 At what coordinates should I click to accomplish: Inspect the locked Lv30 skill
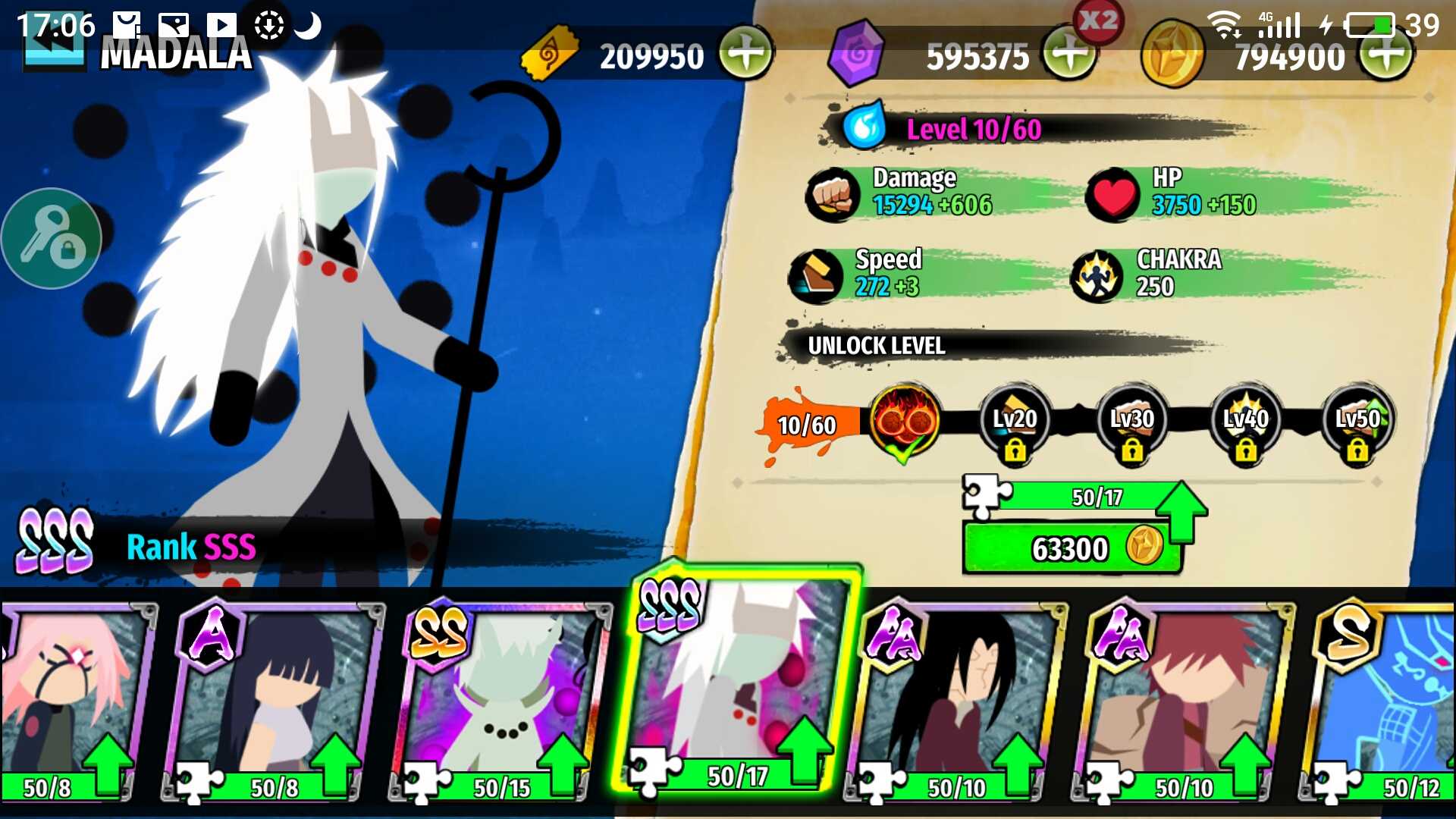(1131, 423)
